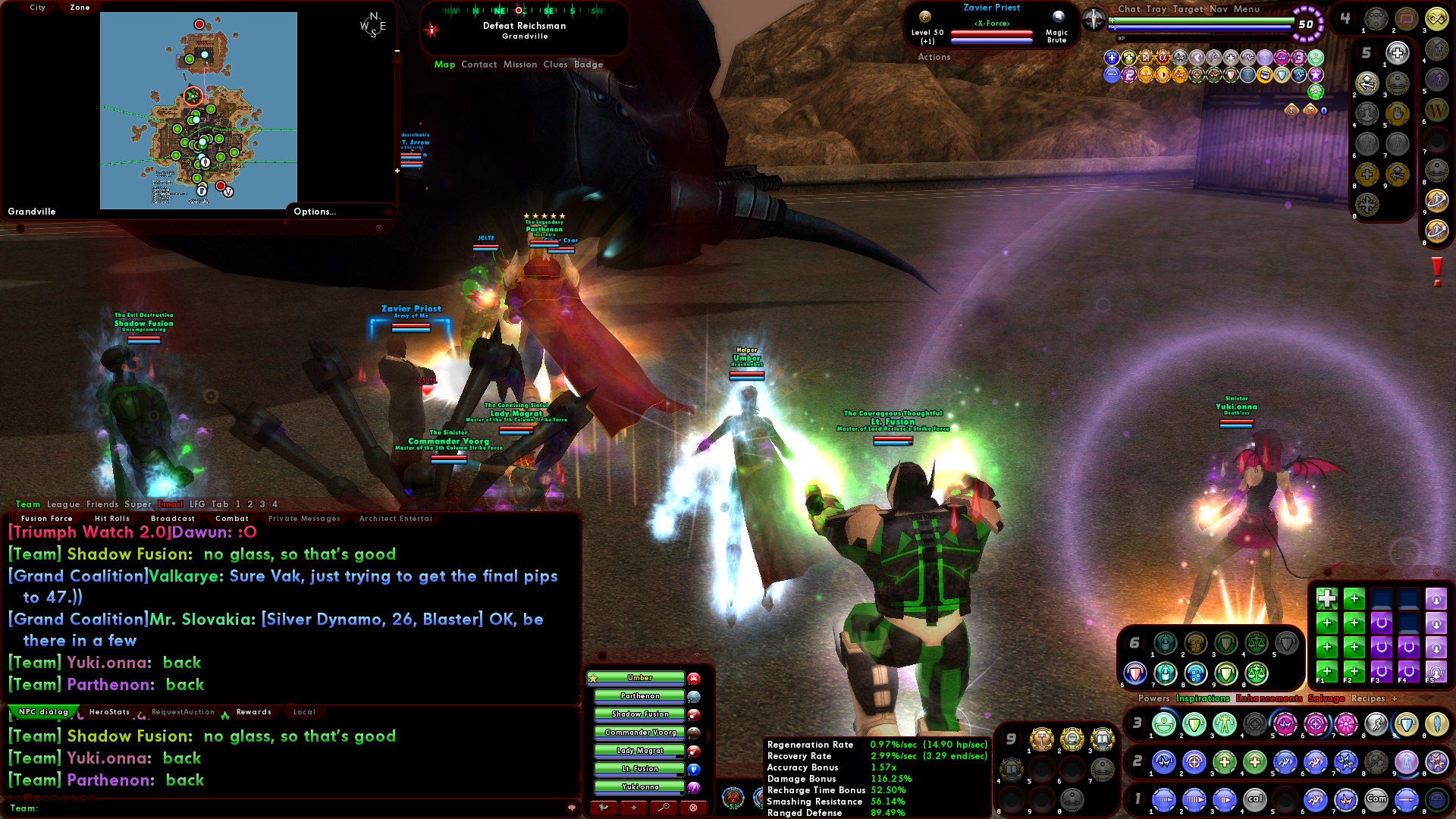Select Yuki.onna in the team window
The height and width of the screenshot is (819, 1456).
(x=639, y=786)
